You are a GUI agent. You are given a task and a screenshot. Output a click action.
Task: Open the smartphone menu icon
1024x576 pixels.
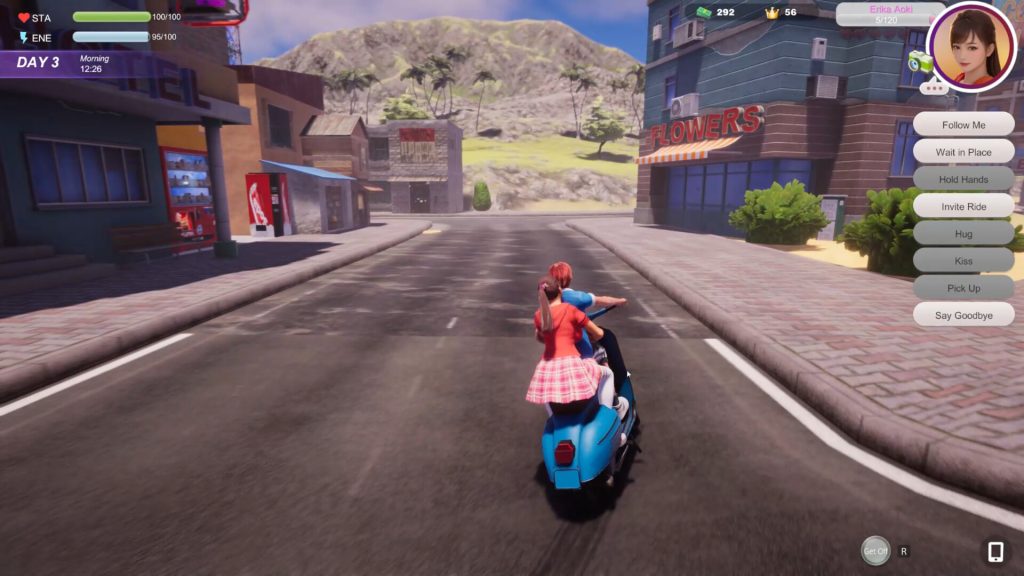click(995, 551)
